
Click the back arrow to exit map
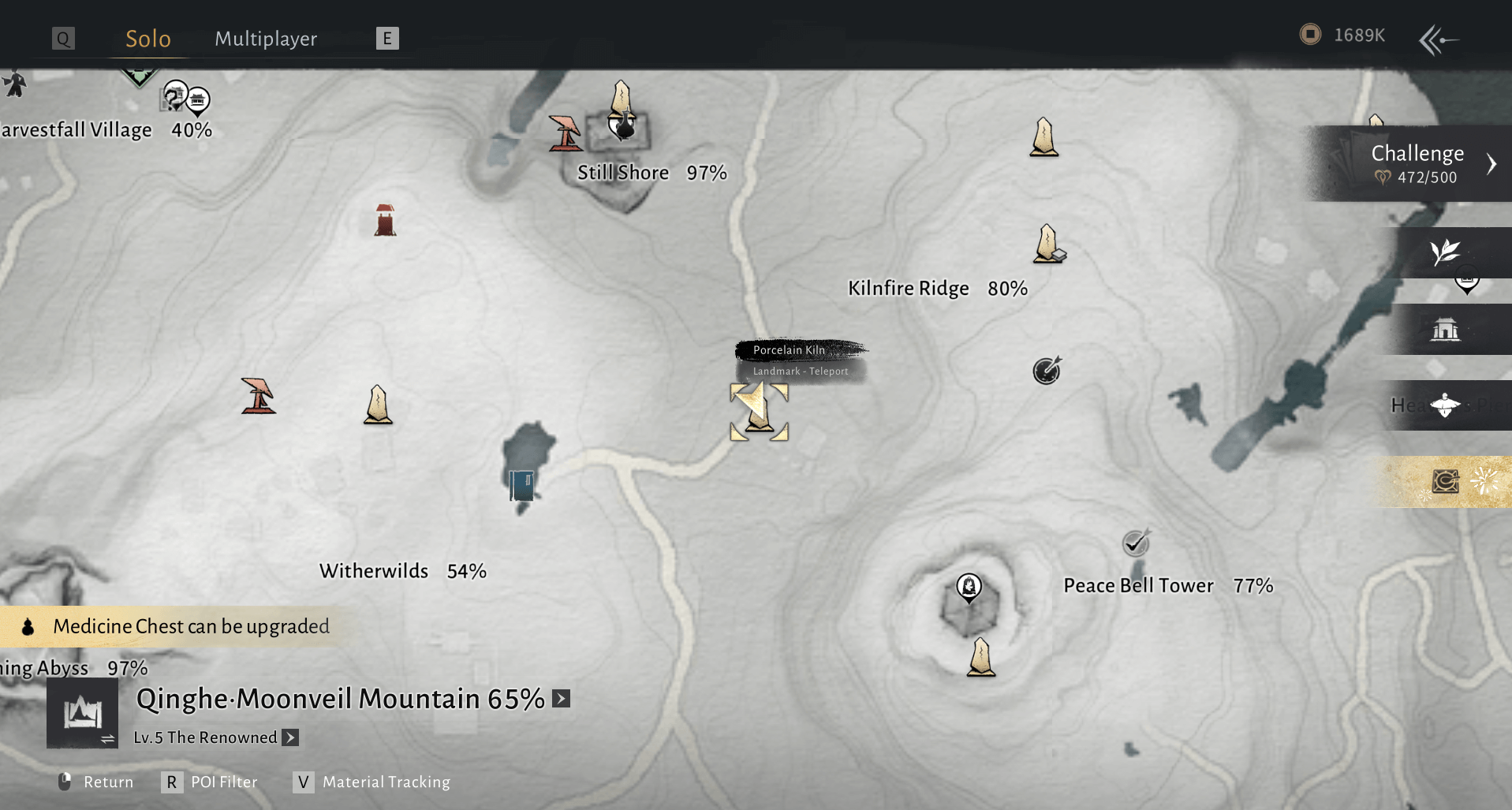click(x=1438, y=39)
